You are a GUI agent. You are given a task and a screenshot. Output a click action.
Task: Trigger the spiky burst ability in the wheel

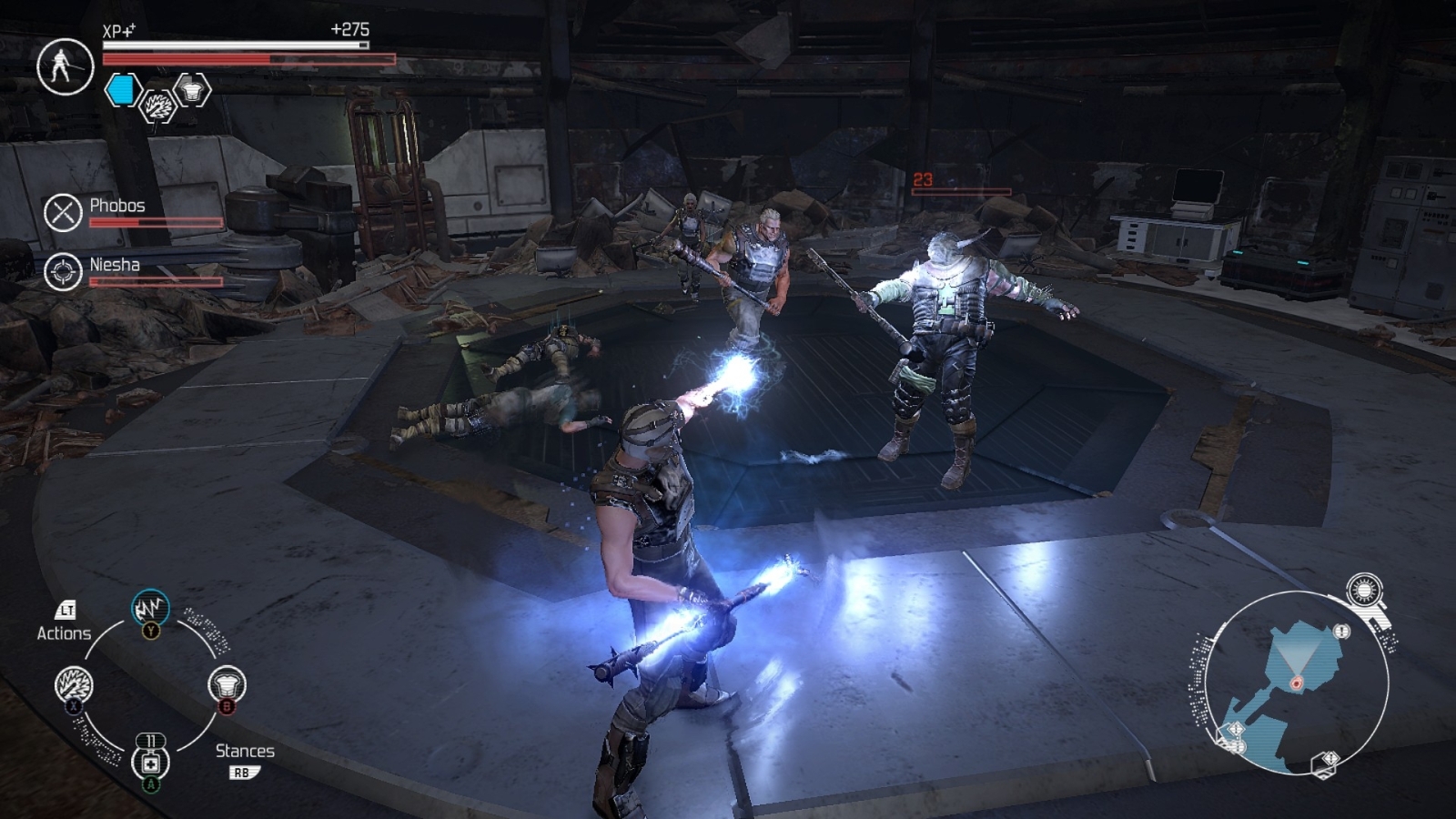pos(74,684)
